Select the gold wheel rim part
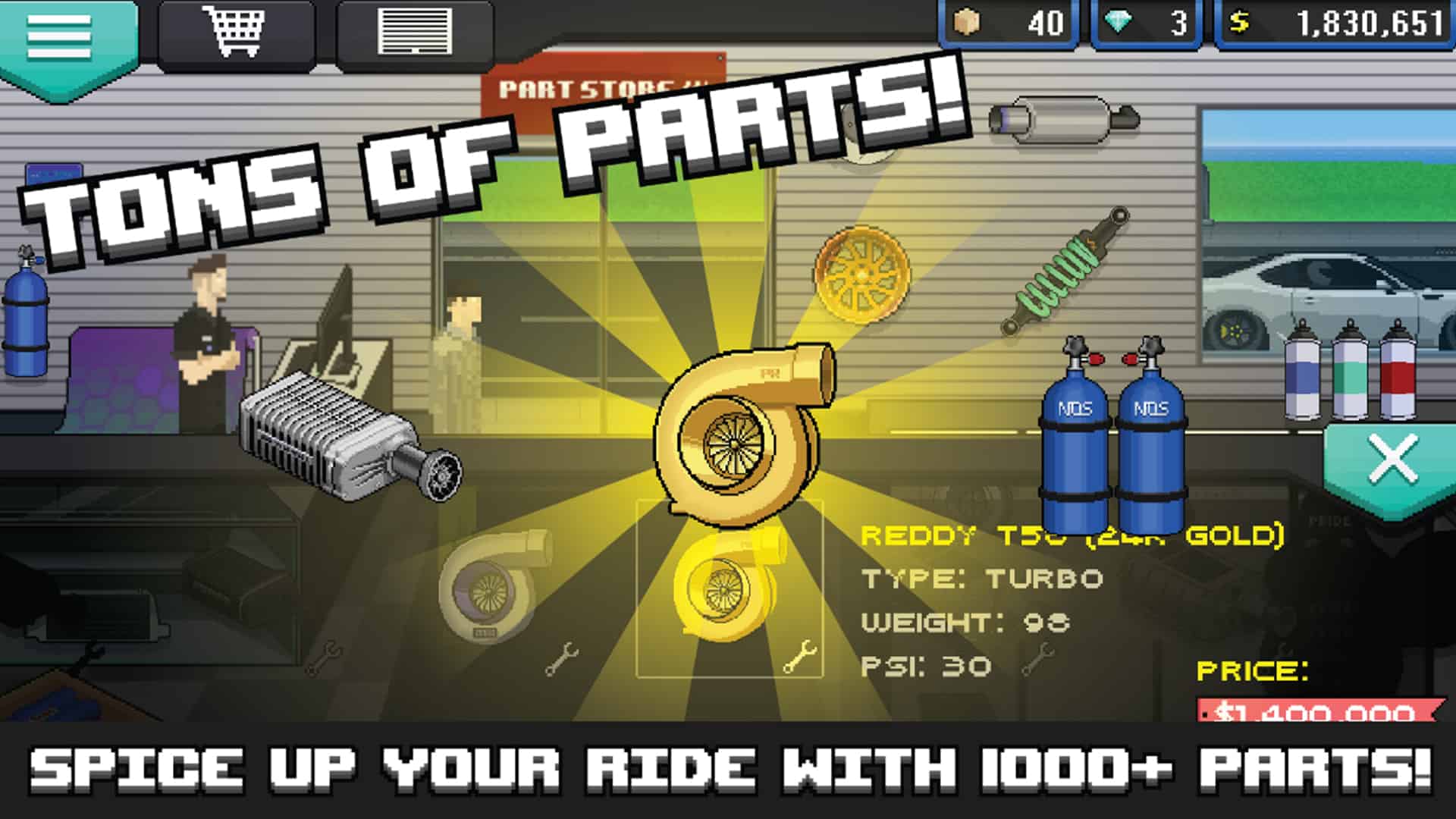Viewport: 1456px width, 819px height. tap(861, 277)
